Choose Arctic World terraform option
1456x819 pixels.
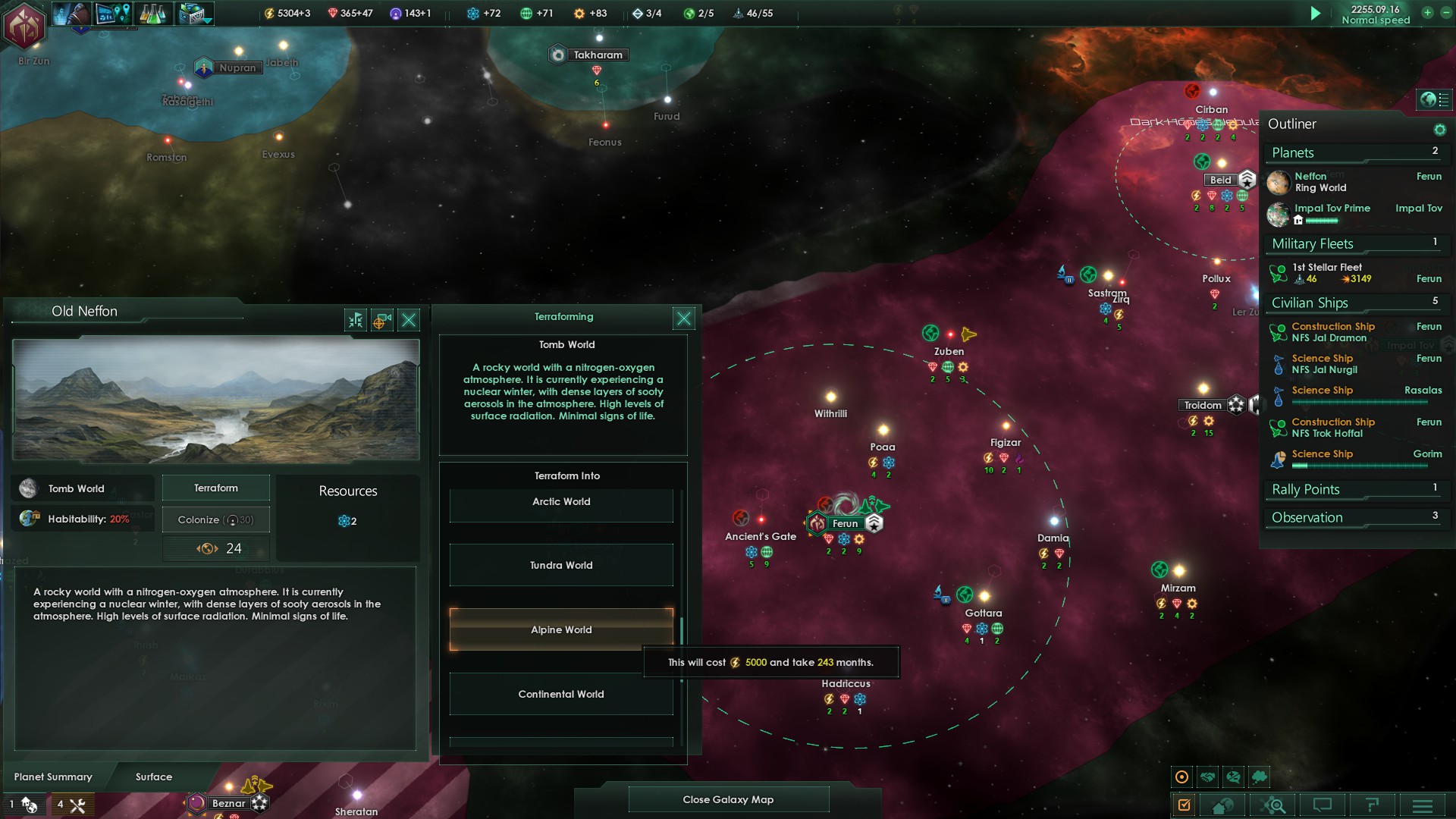tap(561, 502)
